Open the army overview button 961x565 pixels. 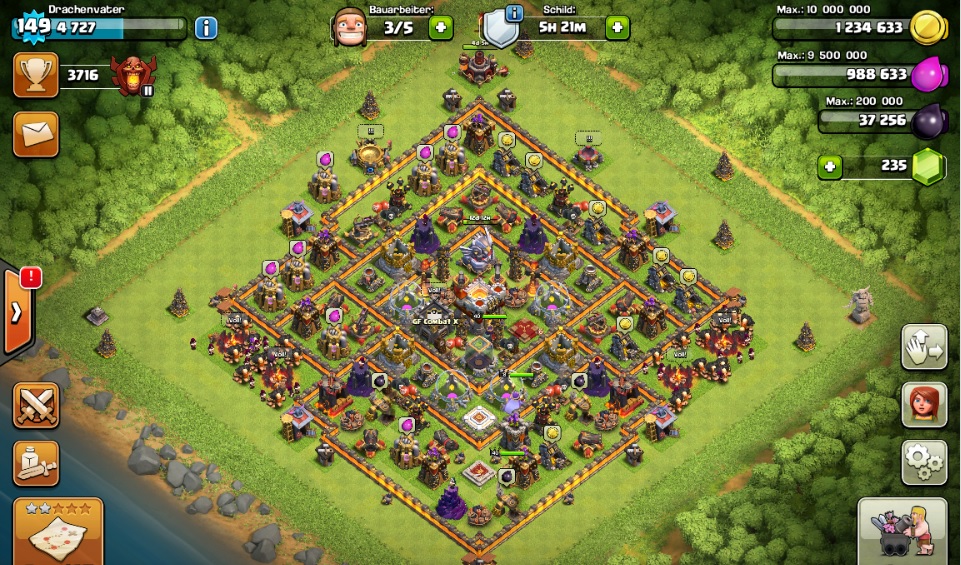coord(36,463)
